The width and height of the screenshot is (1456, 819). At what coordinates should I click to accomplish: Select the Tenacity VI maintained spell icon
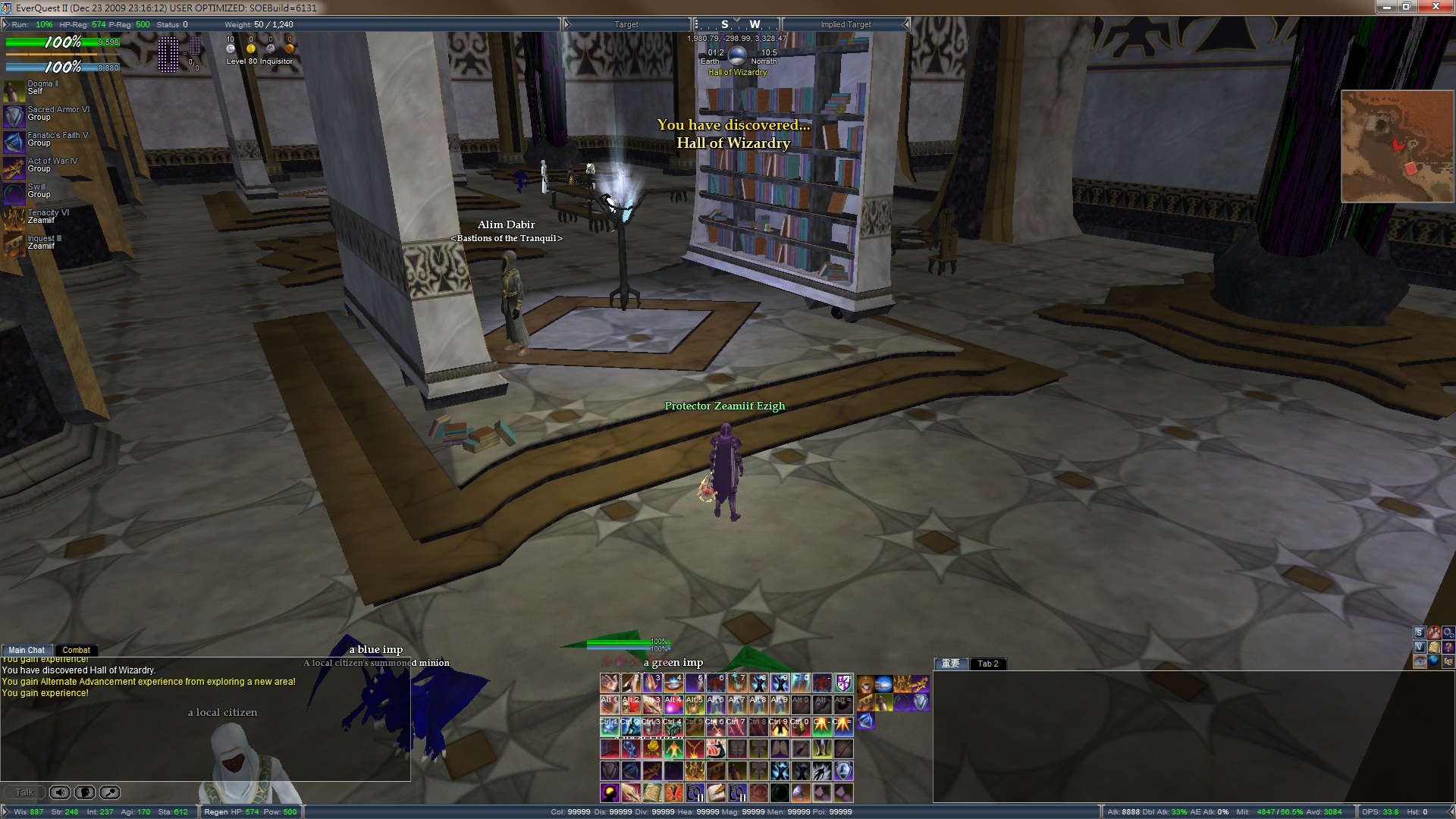pyautogui.click(x=14, y=219)
